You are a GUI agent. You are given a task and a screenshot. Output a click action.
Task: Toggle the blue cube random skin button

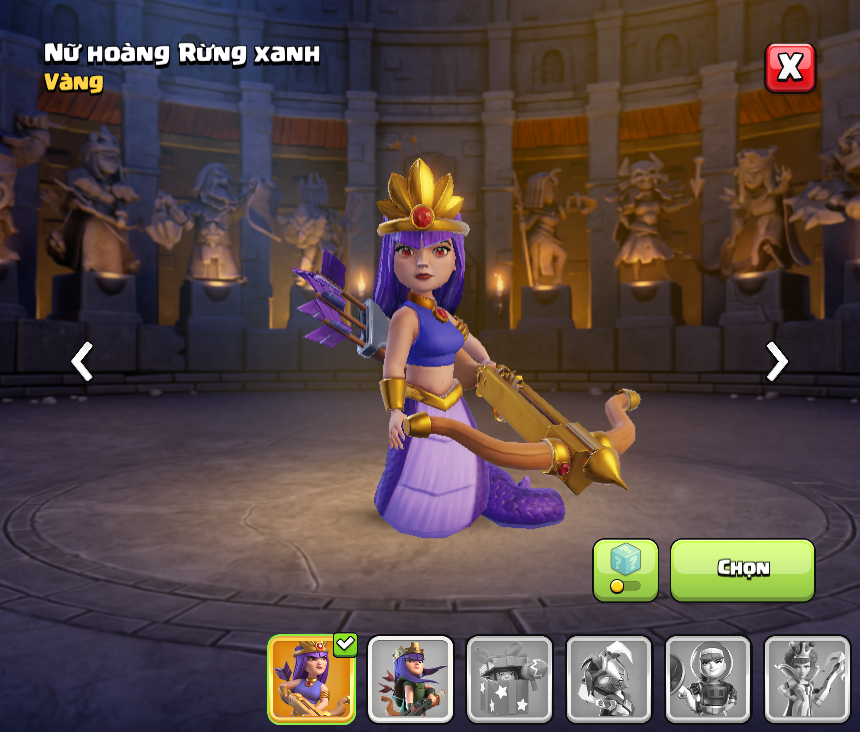(x=625, y=570)
